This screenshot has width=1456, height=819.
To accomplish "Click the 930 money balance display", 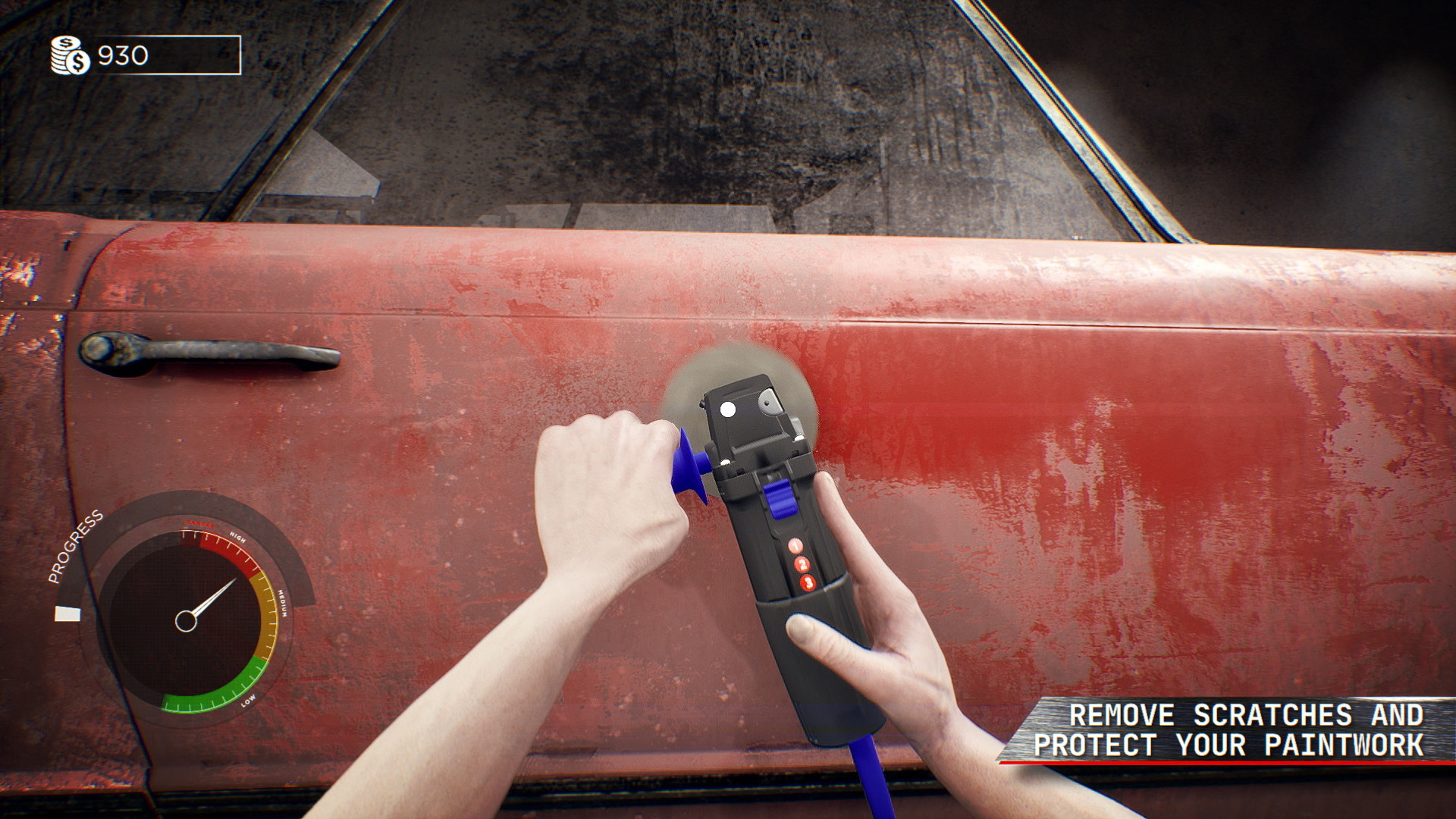I will coord(121,55).
